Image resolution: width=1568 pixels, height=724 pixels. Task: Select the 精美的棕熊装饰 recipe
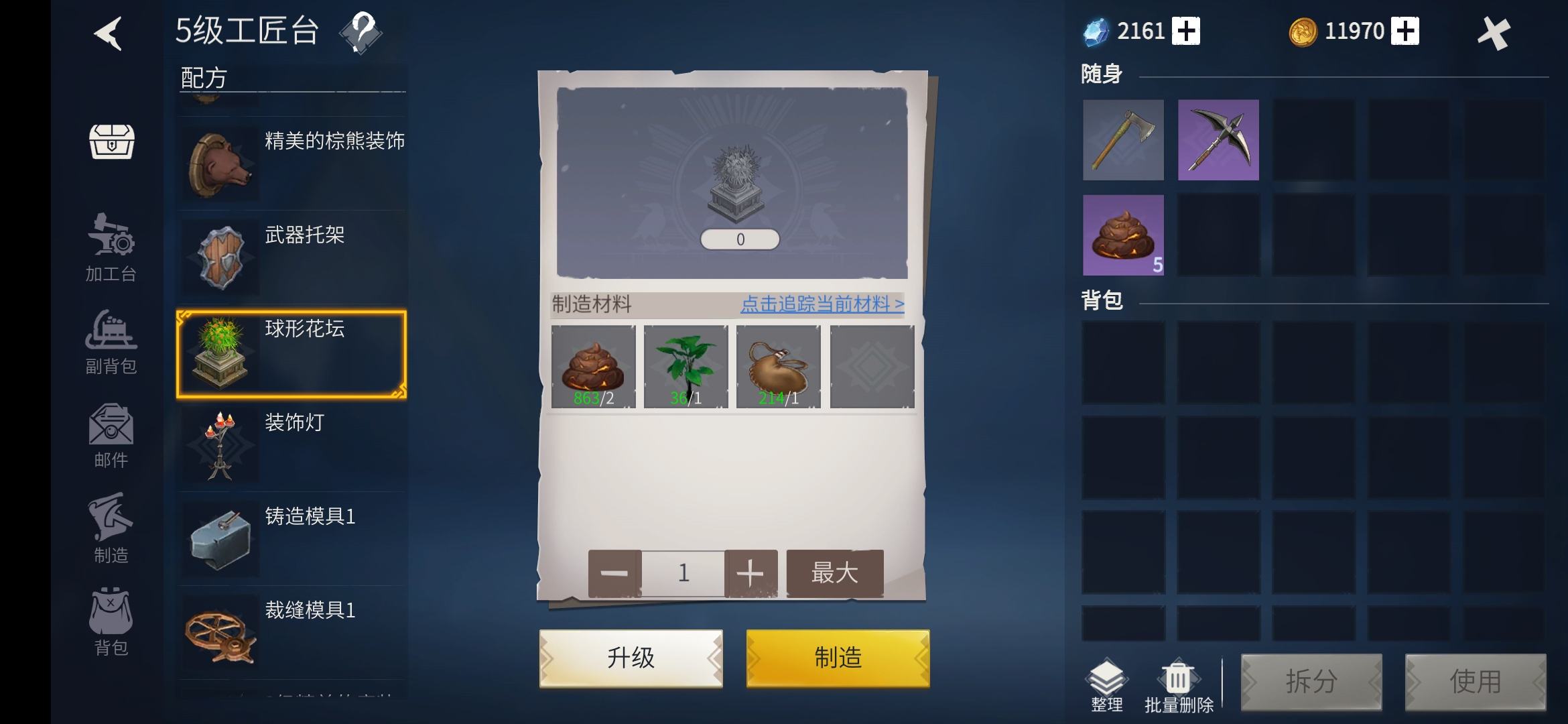tap(291, 163)
